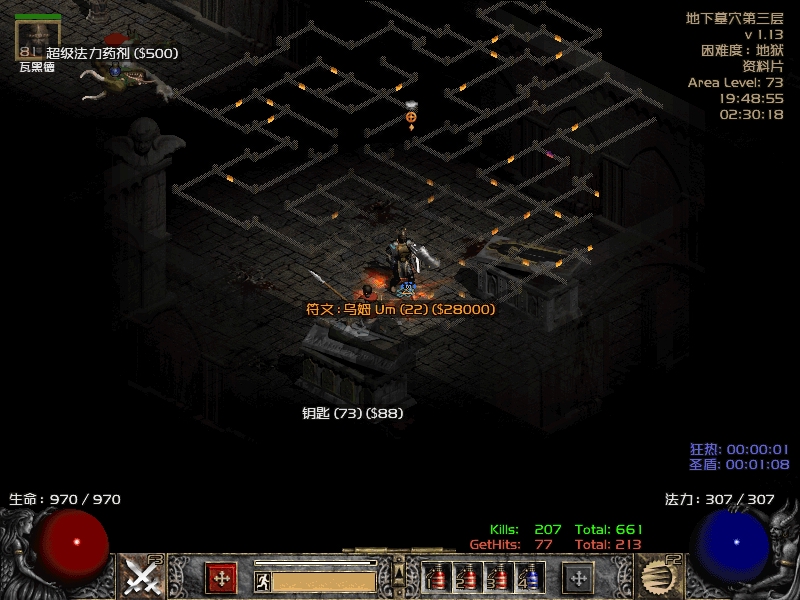Click the grey skill points button

point(579,577)
